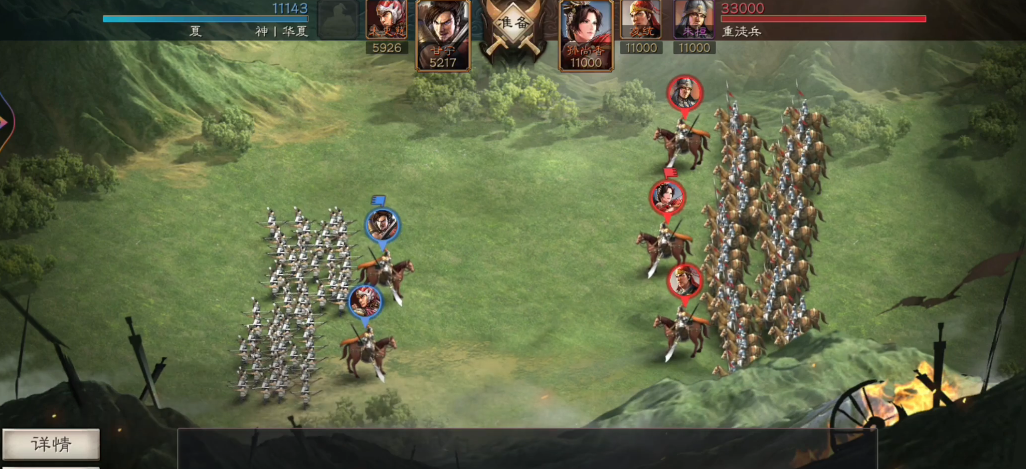
Task: Select the 孙尚香 general portrait
Action: point(586,34)
